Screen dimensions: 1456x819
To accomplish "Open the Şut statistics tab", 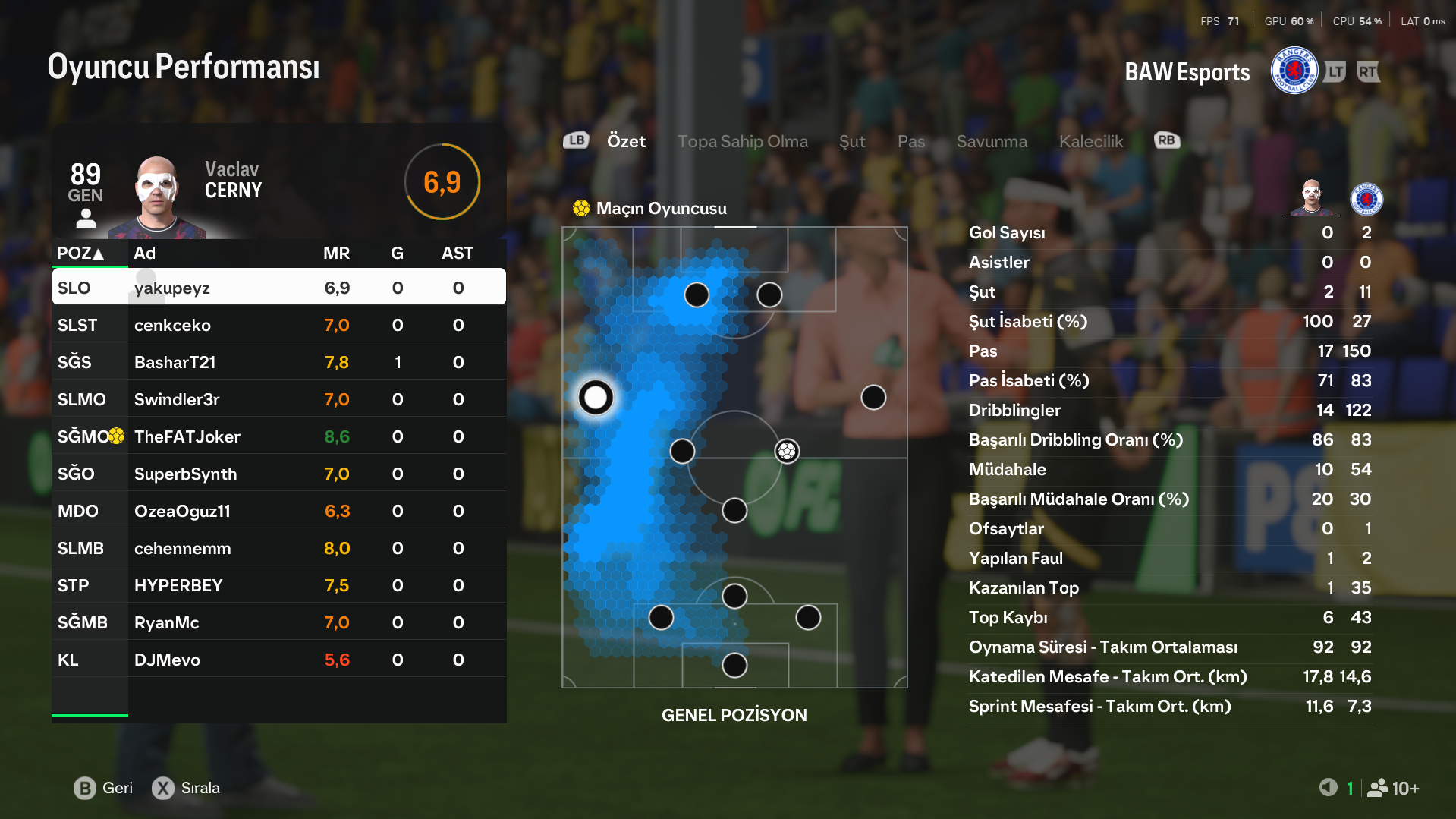I will (852, 141).
